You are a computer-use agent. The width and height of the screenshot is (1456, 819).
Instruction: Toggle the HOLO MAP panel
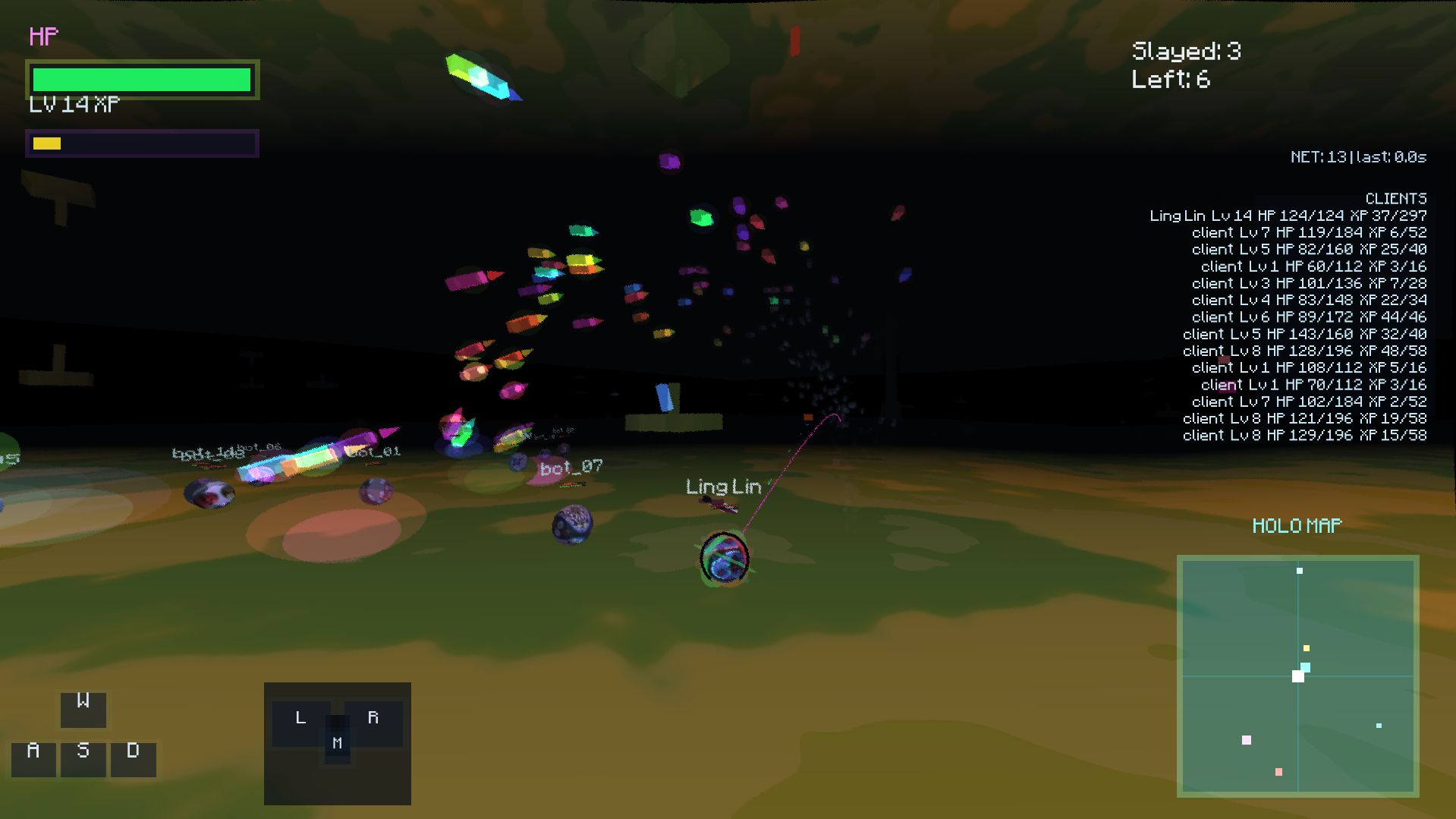click(1296, 524)
